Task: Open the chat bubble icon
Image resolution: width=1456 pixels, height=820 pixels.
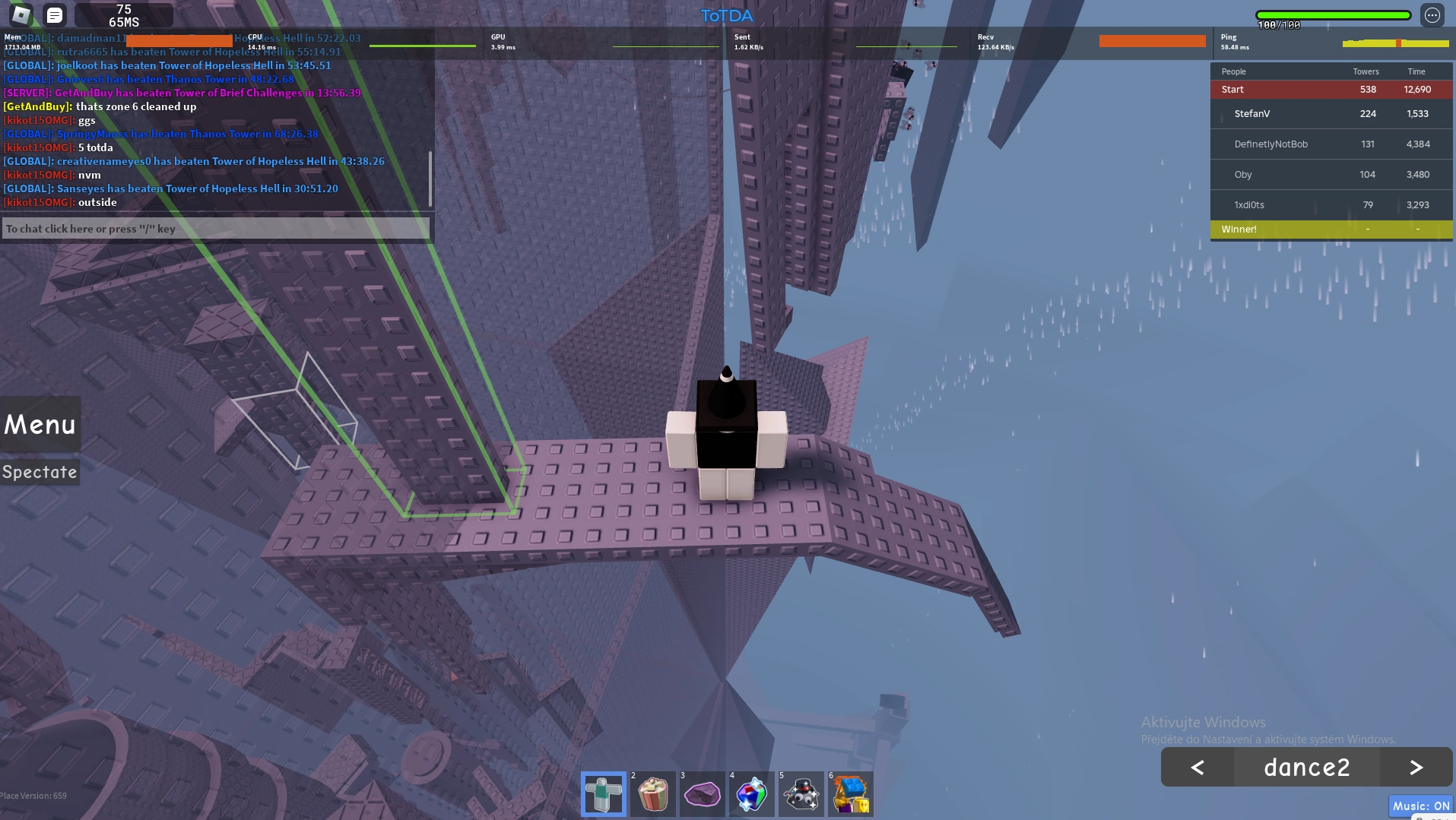Action: point(53,14)
